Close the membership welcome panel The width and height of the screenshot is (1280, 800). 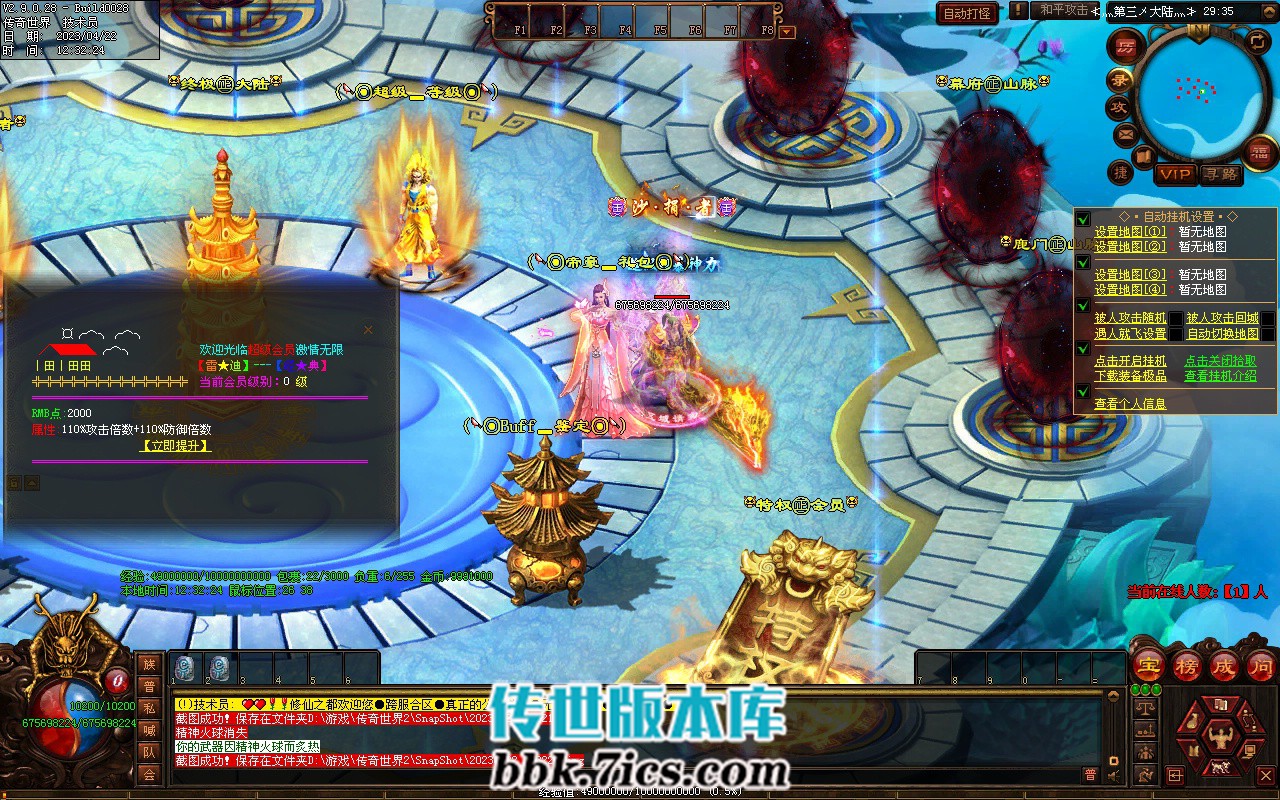(368, 330)
